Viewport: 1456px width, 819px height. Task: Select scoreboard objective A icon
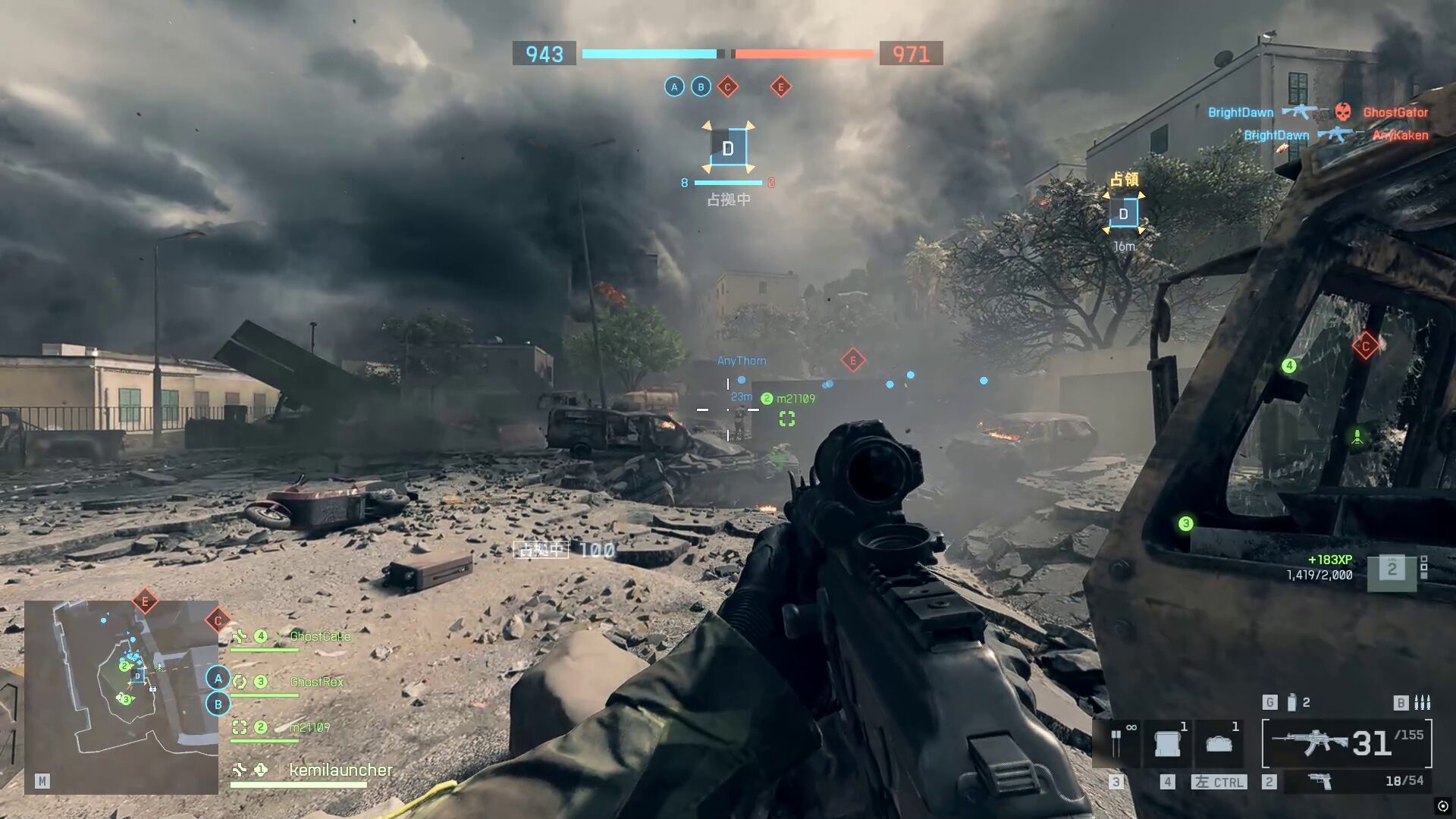coord(674,87)
